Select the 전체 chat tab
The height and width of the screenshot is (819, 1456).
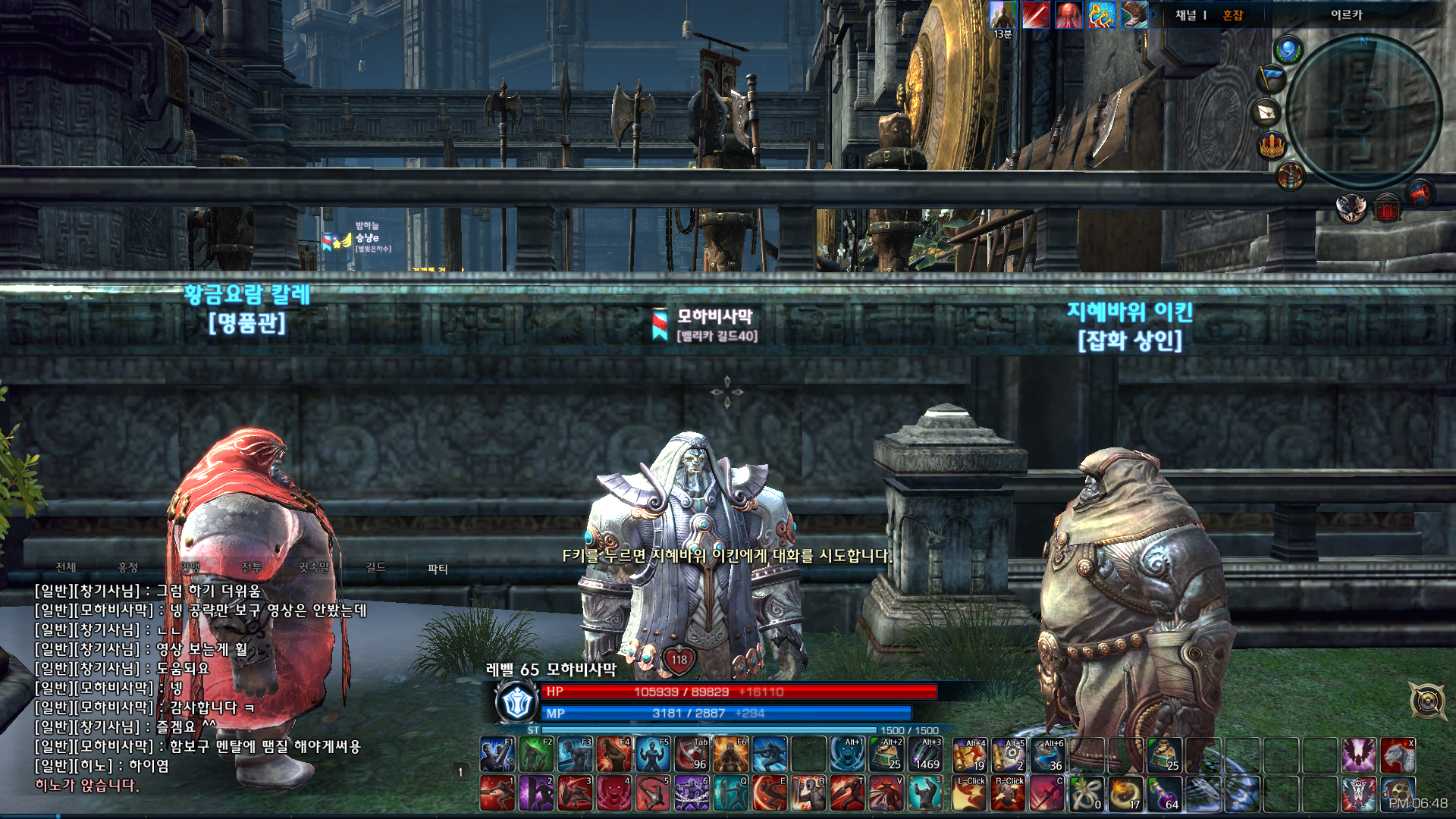(x=66, y=567)
